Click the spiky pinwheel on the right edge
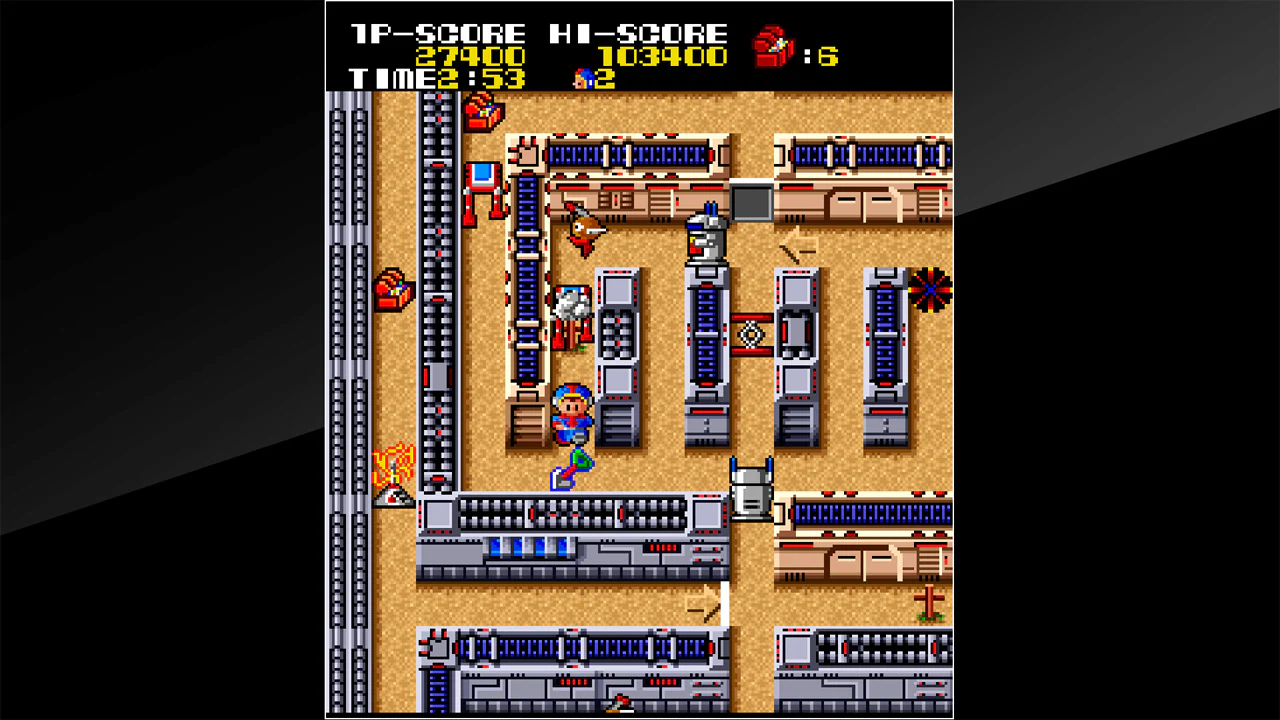 click(932, 290)
